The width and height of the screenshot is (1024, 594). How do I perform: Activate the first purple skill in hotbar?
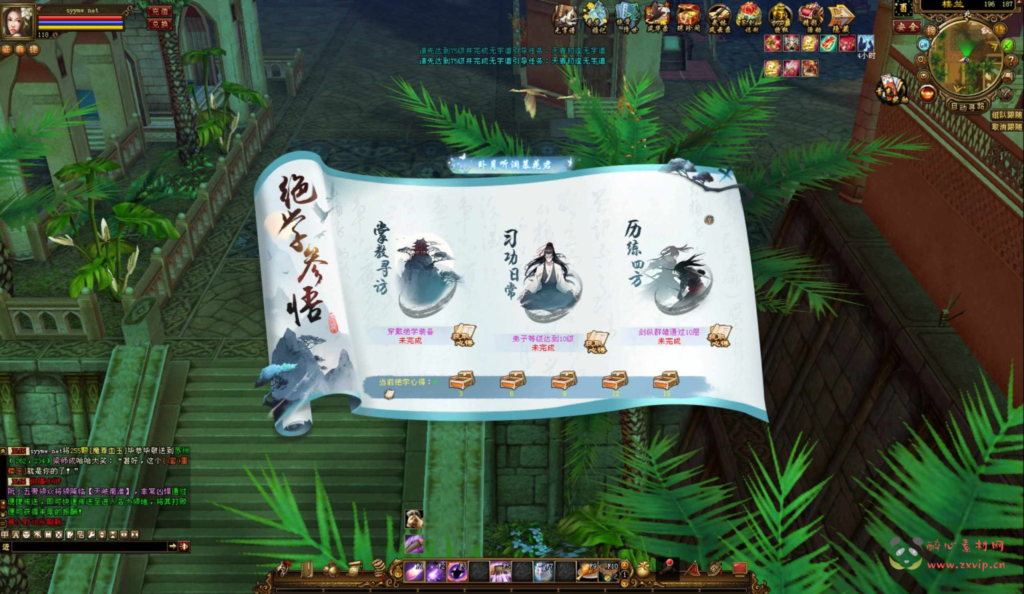click(413, 571)
